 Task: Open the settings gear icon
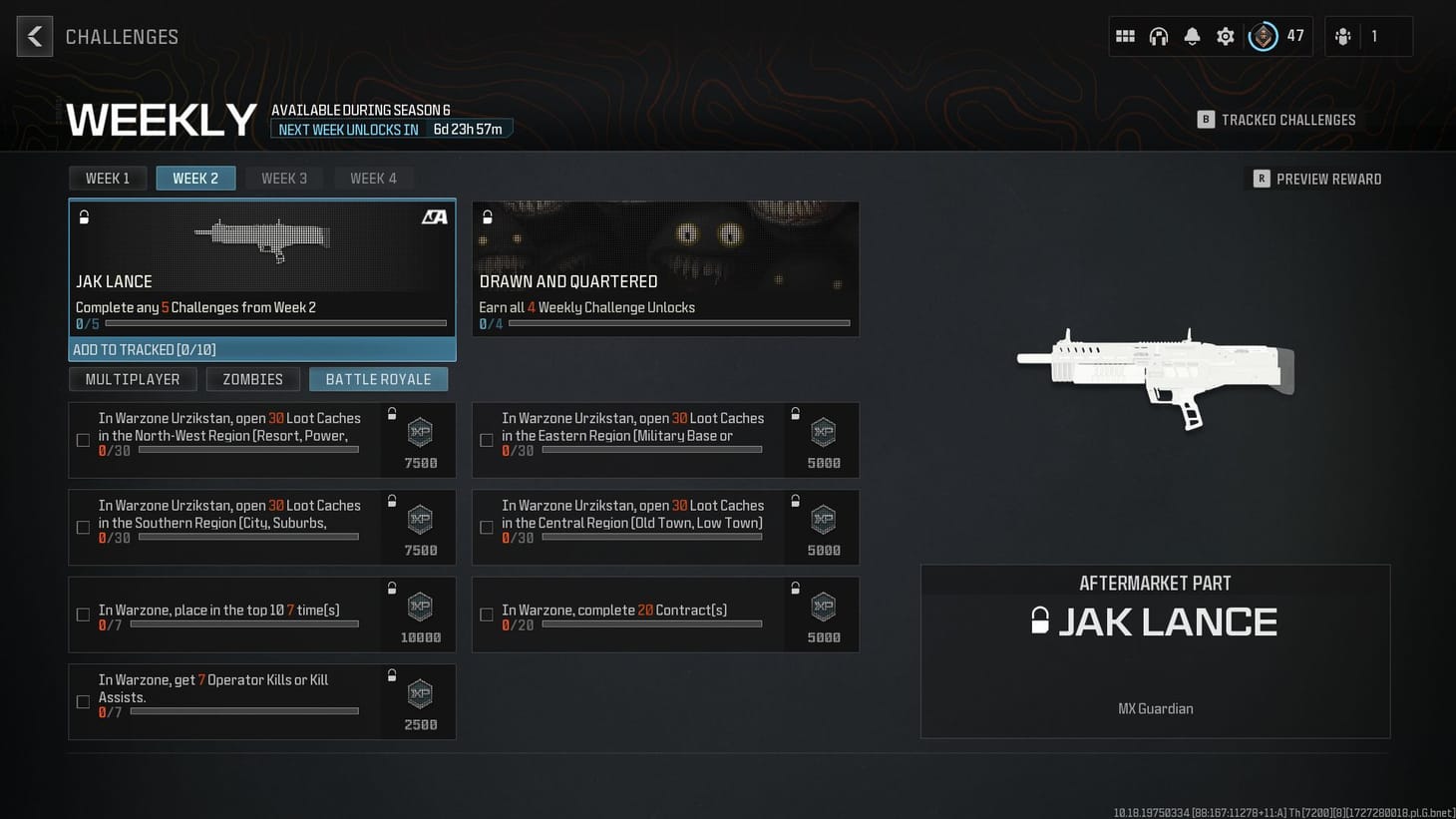point(1225,35)
